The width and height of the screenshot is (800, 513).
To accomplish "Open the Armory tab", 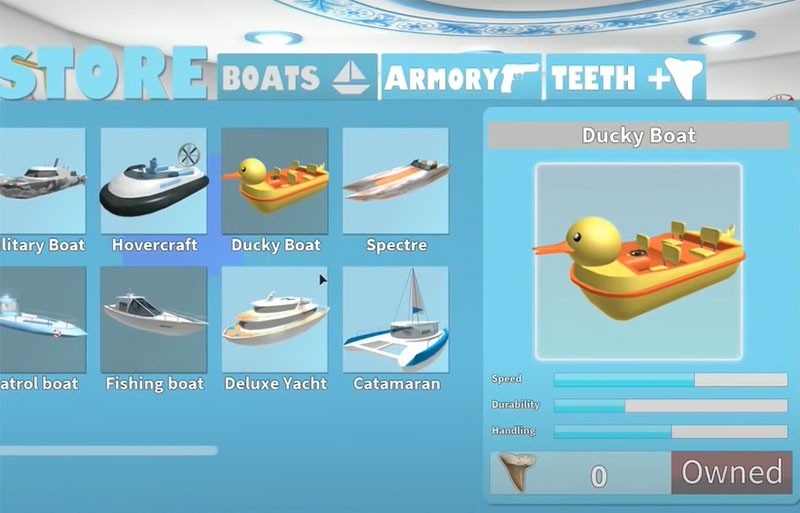I will pos(461,77).
